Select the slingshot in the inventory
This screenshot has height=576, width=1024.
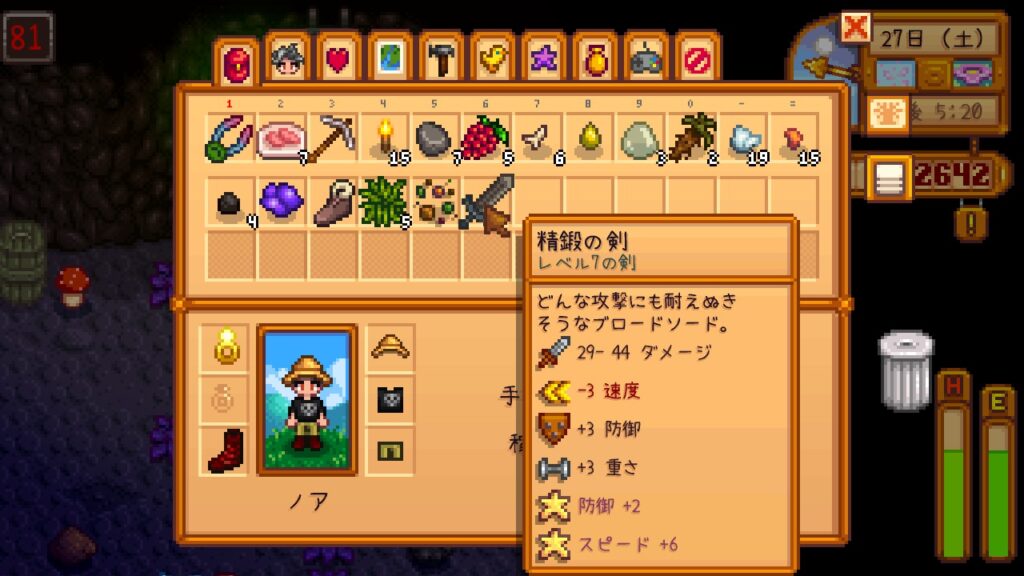coord(231,138)
